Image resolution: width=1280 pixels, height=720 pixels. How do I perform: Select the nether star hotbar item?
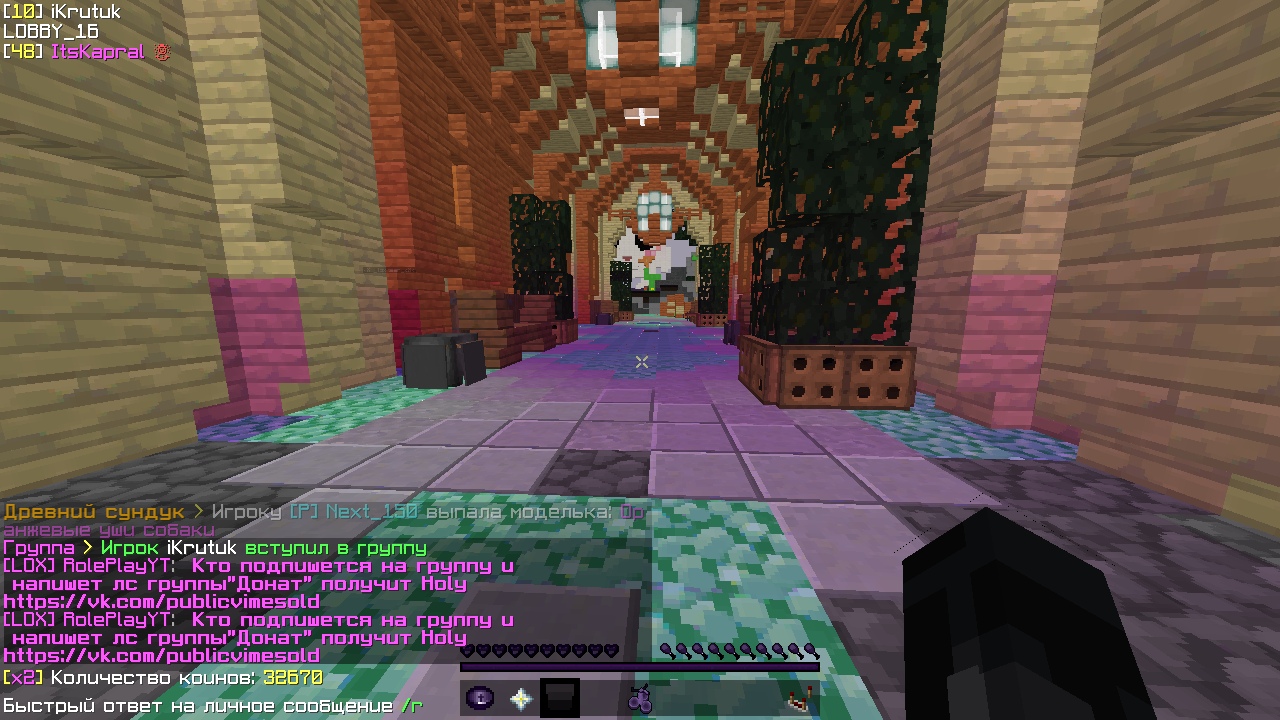click(x=520, y=698)
